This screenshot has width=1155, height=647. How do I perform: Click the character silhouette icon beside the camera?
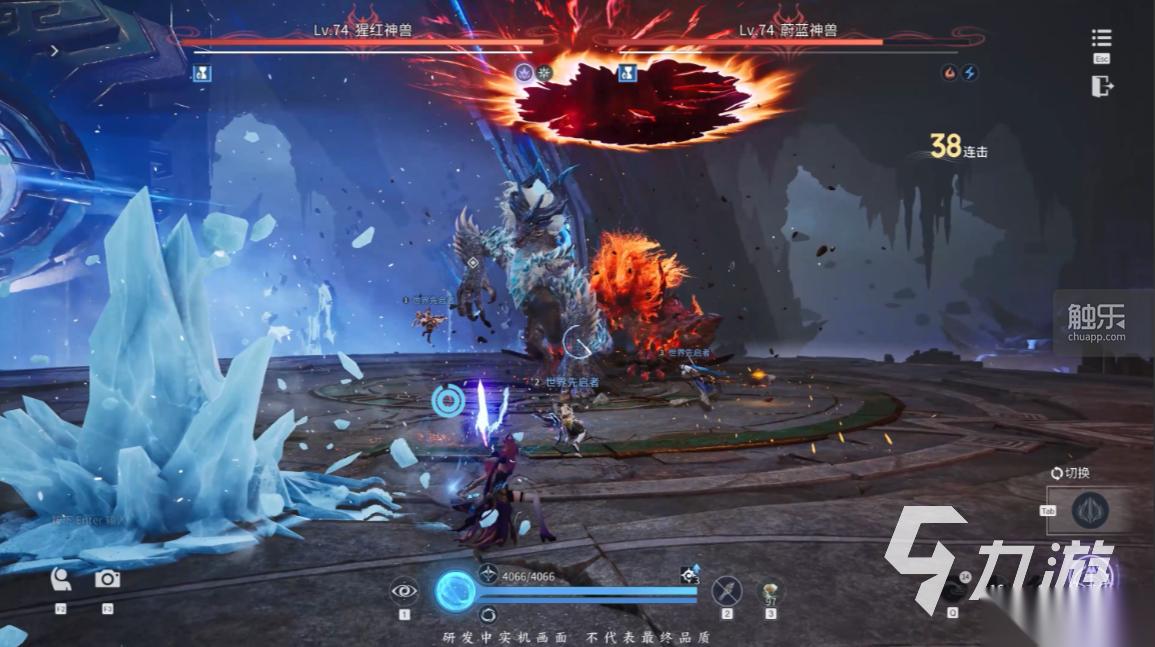click(x=61, y=579)
